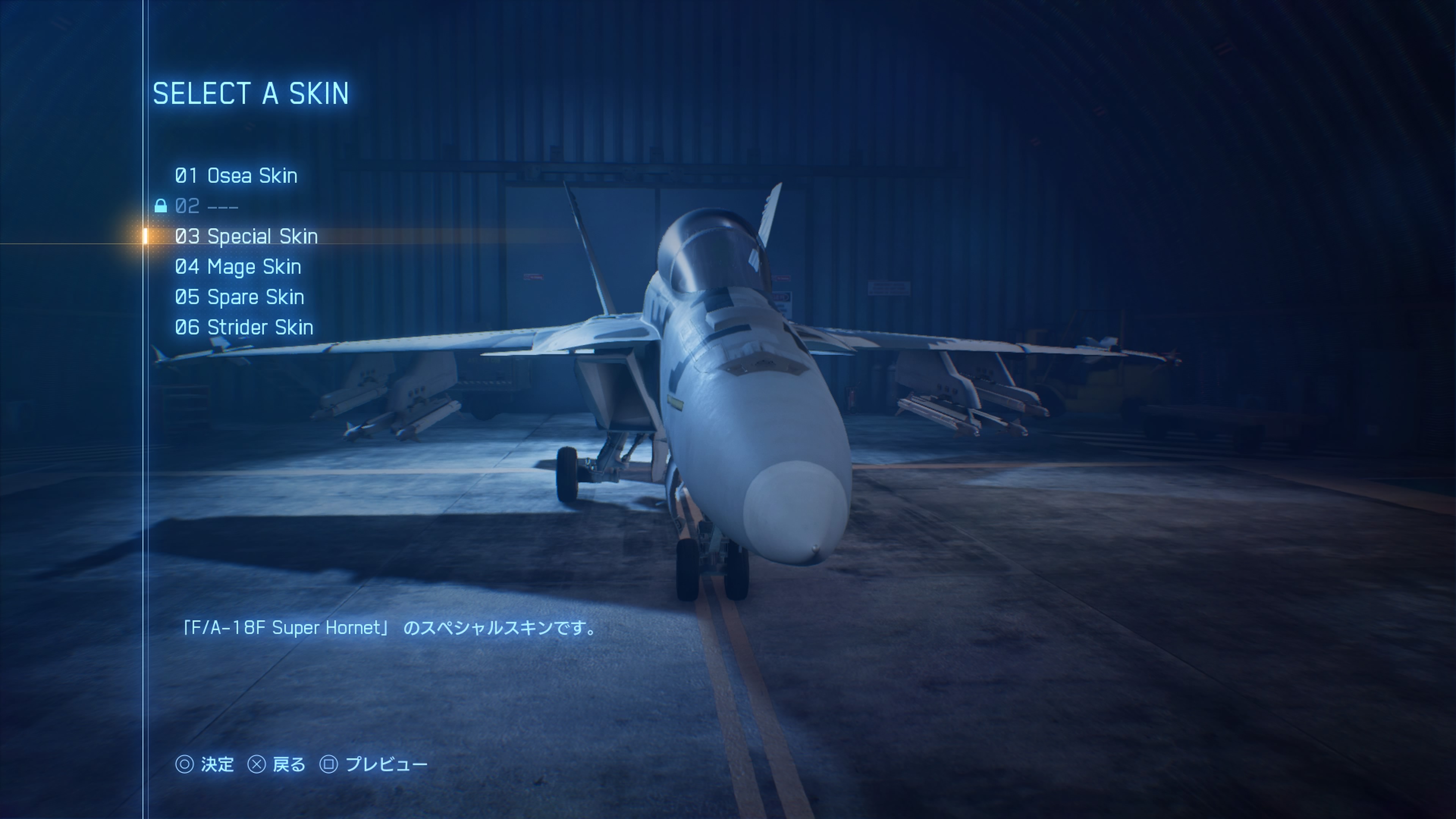This screenshot has width=1456, height=819.
Task: Apply the 06 Strider Skin
Action: pos(243,327)
